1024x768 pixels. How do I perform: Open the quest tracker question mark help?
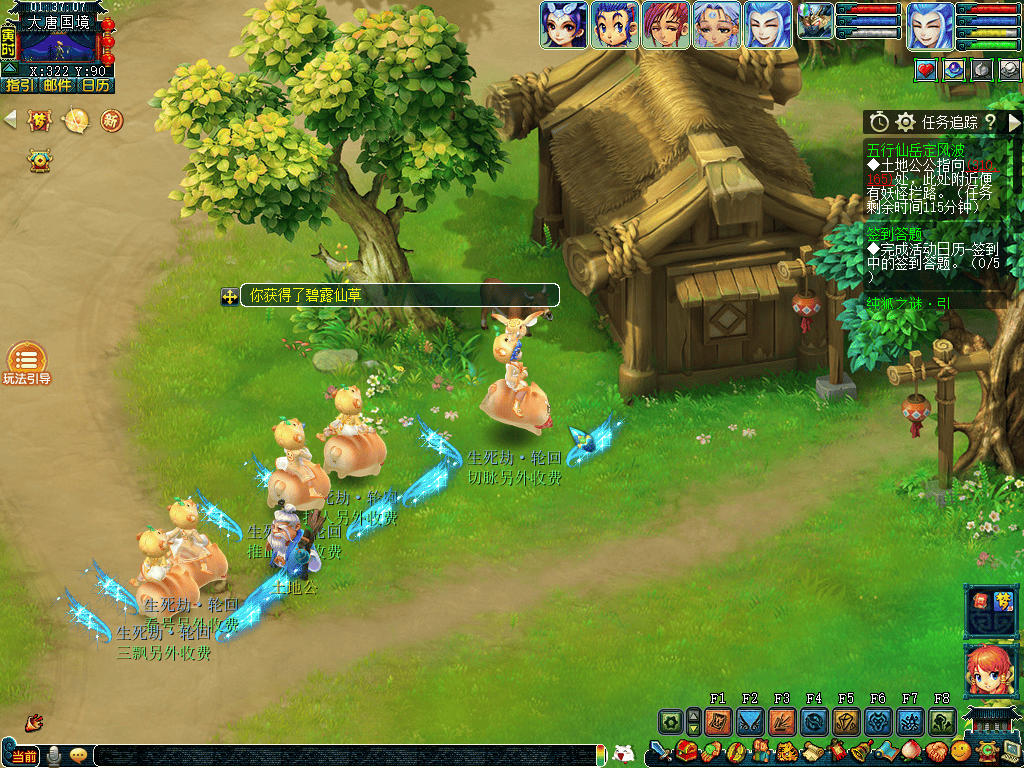click(x=989, y=122)
